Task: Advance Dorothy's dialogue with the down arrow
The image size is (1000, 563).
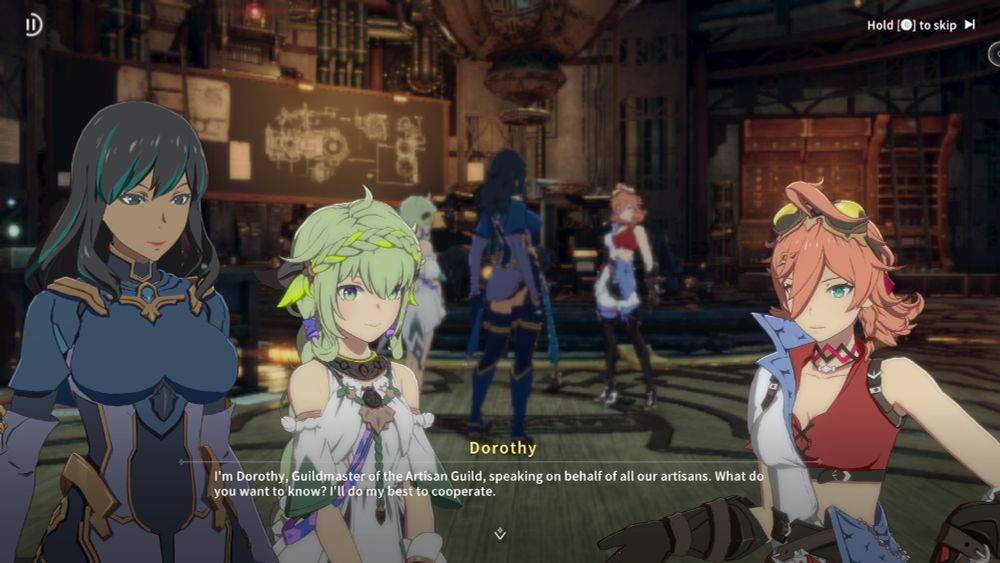Action: (500, 534)
